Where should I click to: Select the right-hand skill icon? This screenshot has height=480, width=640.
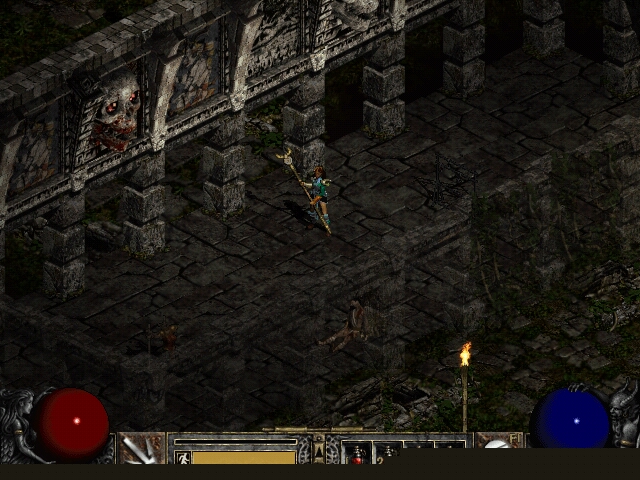pos(498,449)
